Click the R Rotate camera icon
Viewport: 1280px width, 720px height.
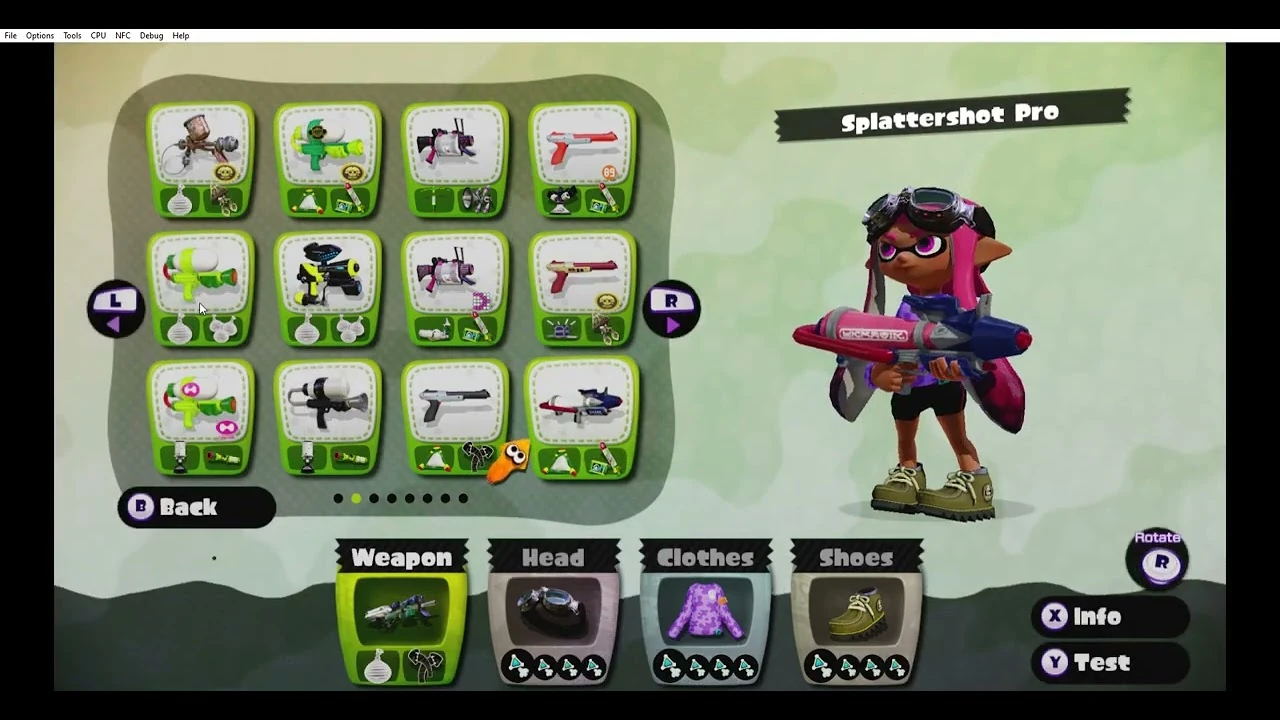1159,562
